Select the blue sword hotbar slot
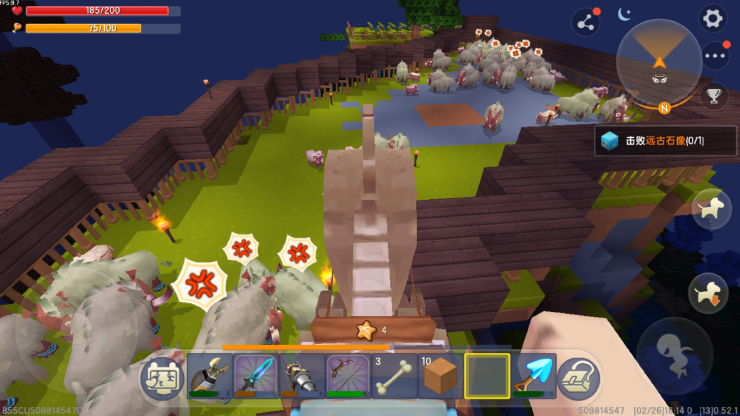 (255, 376)
